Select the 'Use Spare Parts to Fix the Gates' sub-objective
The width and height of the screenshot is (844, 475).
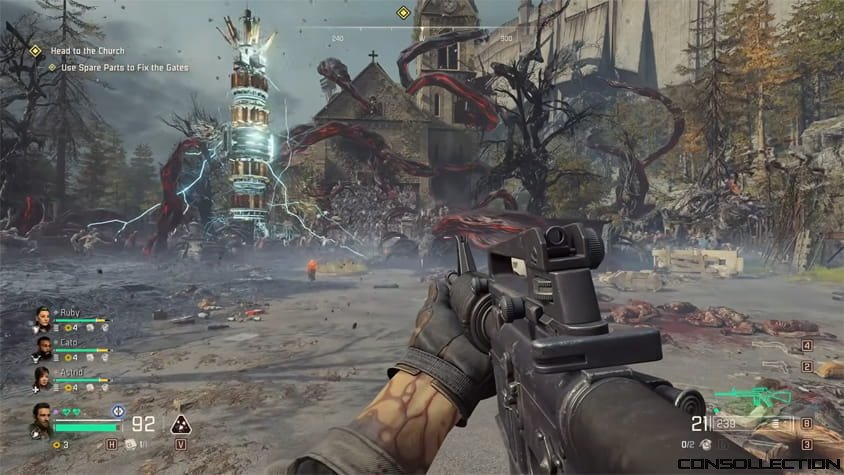pyautogui.click(x=124, y=67)
